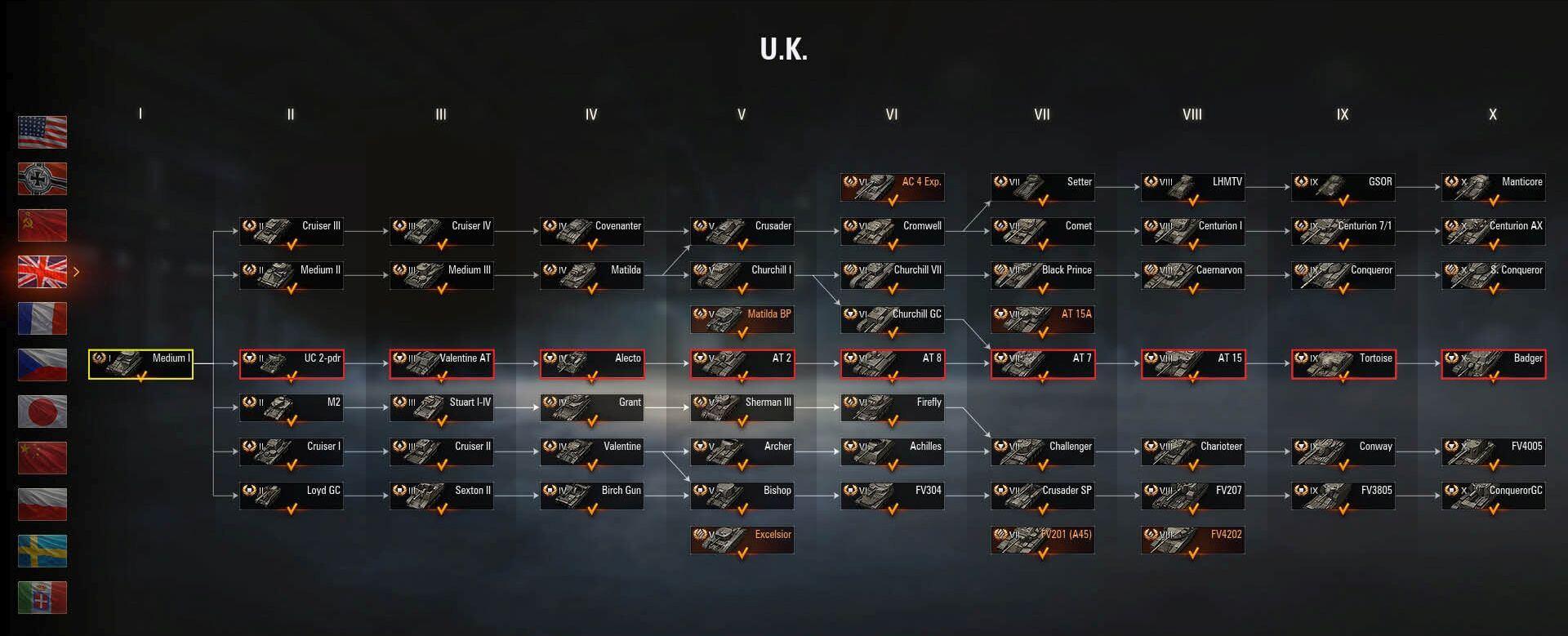Select the Medium I tier I tank
1568x636 pixels.
140,364
